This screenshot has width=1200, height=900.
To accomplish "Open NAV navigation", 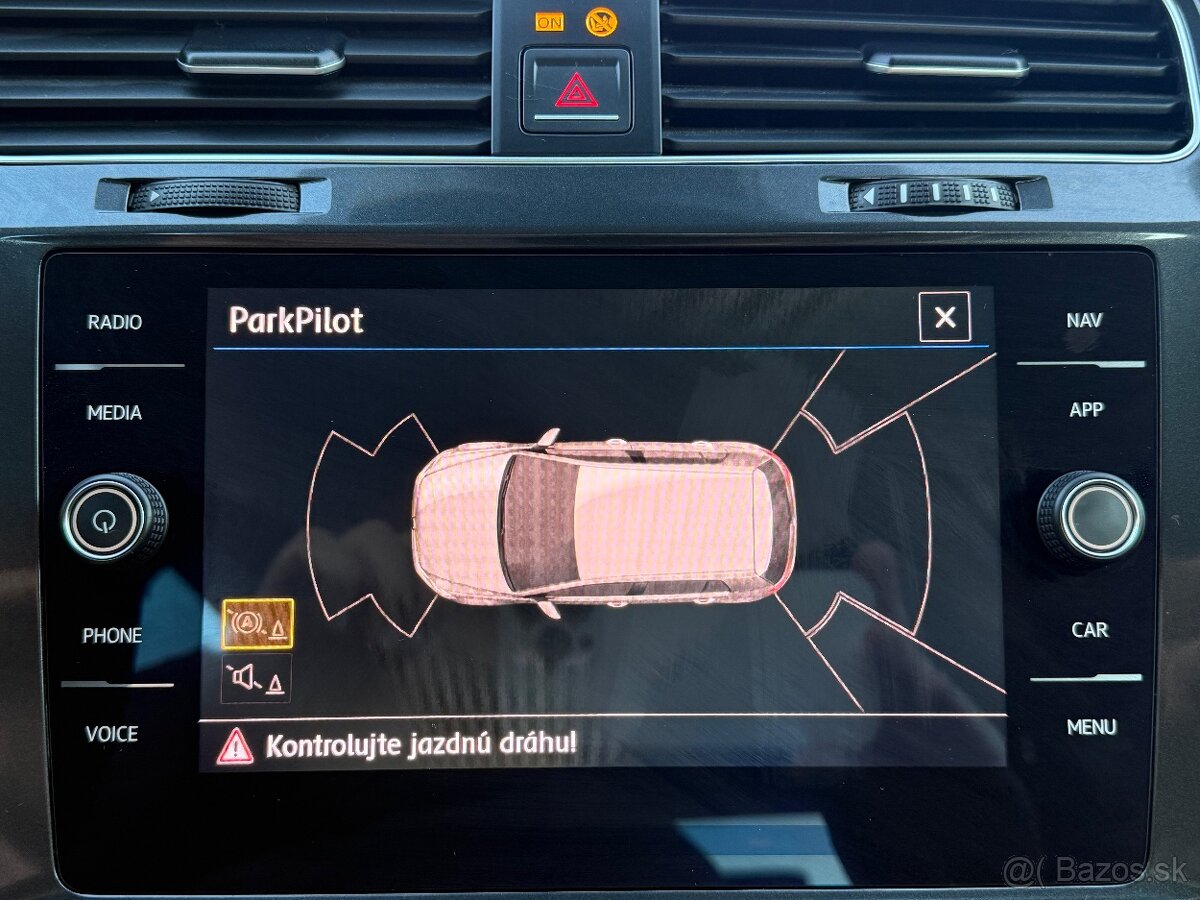I will (x=1084, y=320).
